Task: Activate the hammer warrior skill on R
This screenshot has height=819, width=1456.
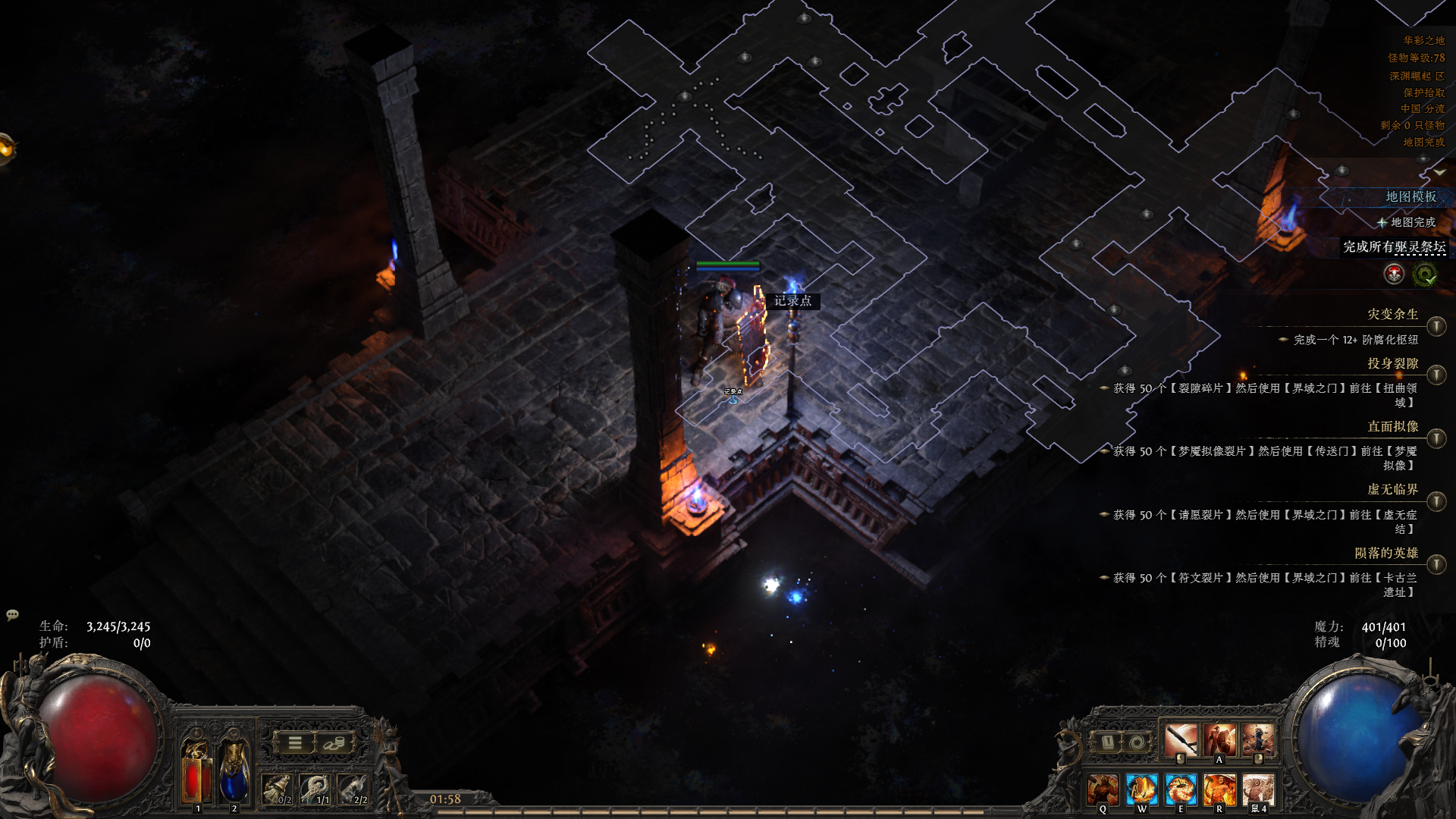Action: 1219,789
